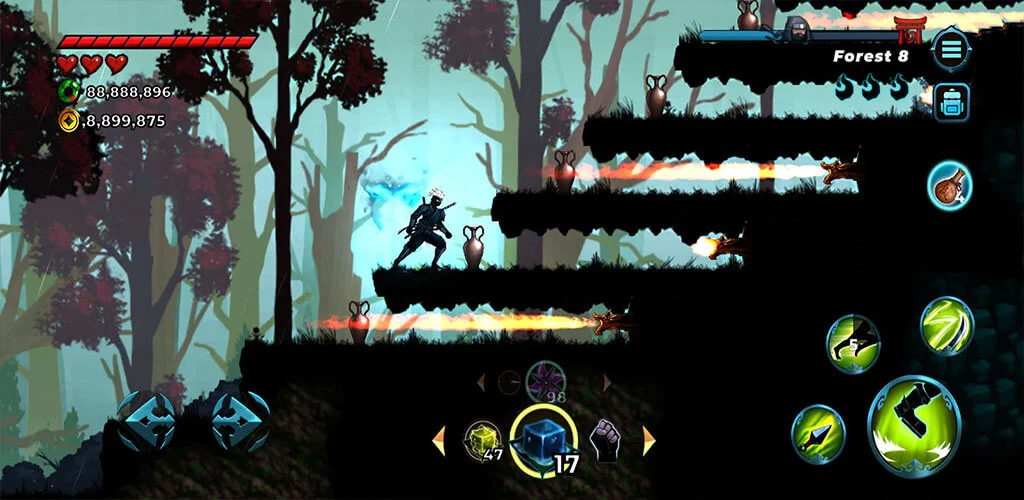Viewport: 1024px width, 500px height.
Task: Select the yellow cube item with 47
Action: (482, 439)
